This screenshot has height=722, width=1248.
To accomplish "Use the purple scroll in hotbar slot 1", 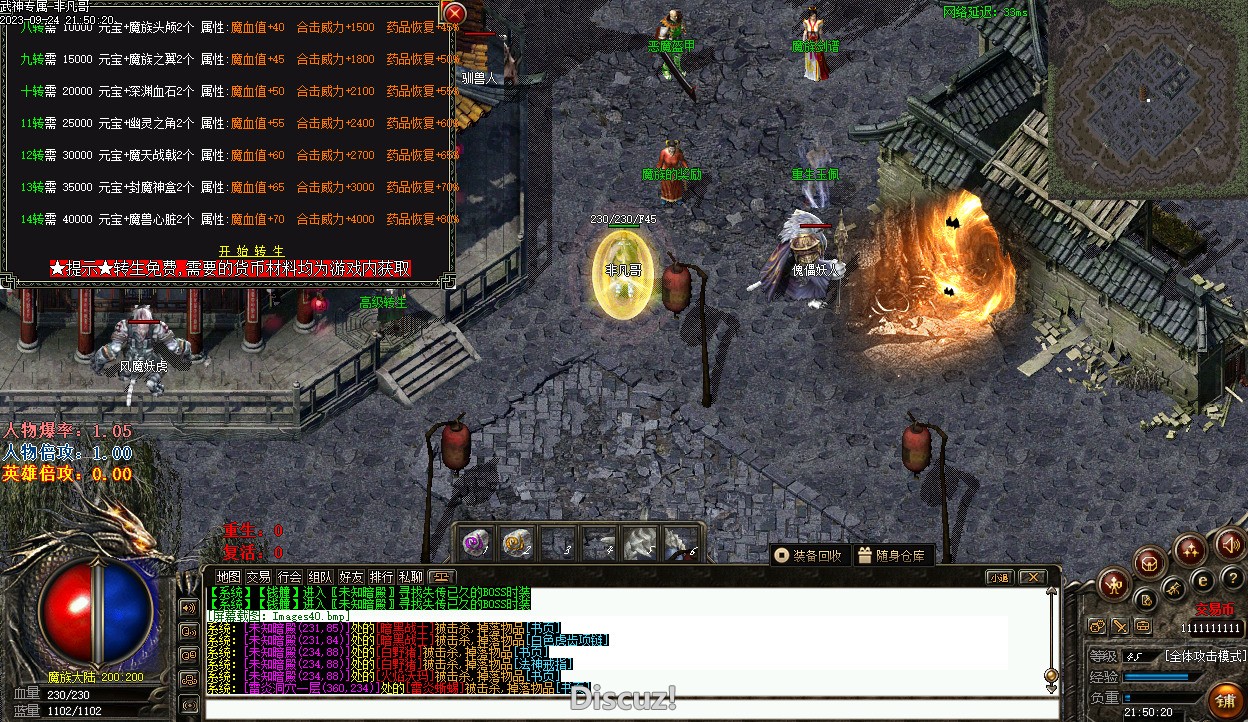I will 475,544.
